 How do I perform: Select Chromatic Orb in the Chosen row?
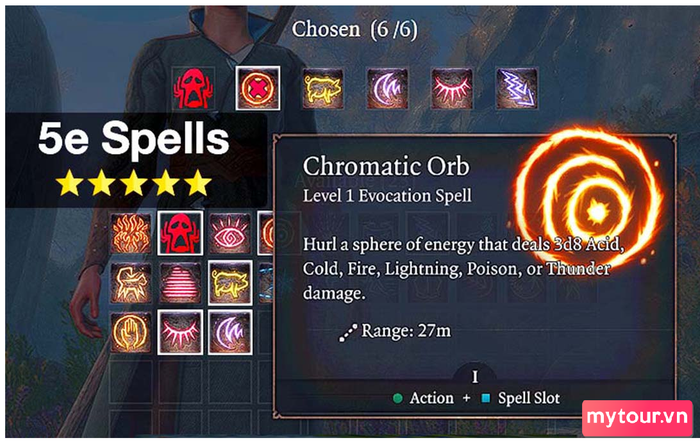(258, 88)
